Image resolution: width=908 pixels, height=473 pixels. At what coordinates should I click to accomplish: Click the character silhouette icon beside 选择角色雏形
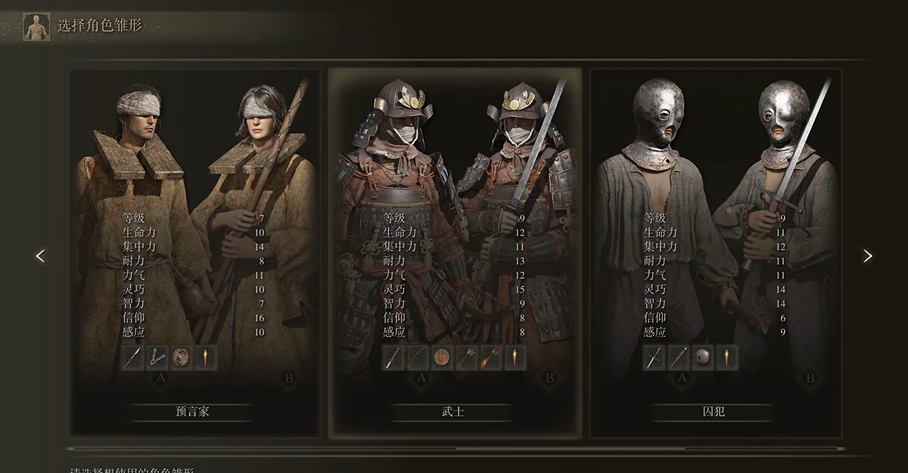[x=37, y=26]
